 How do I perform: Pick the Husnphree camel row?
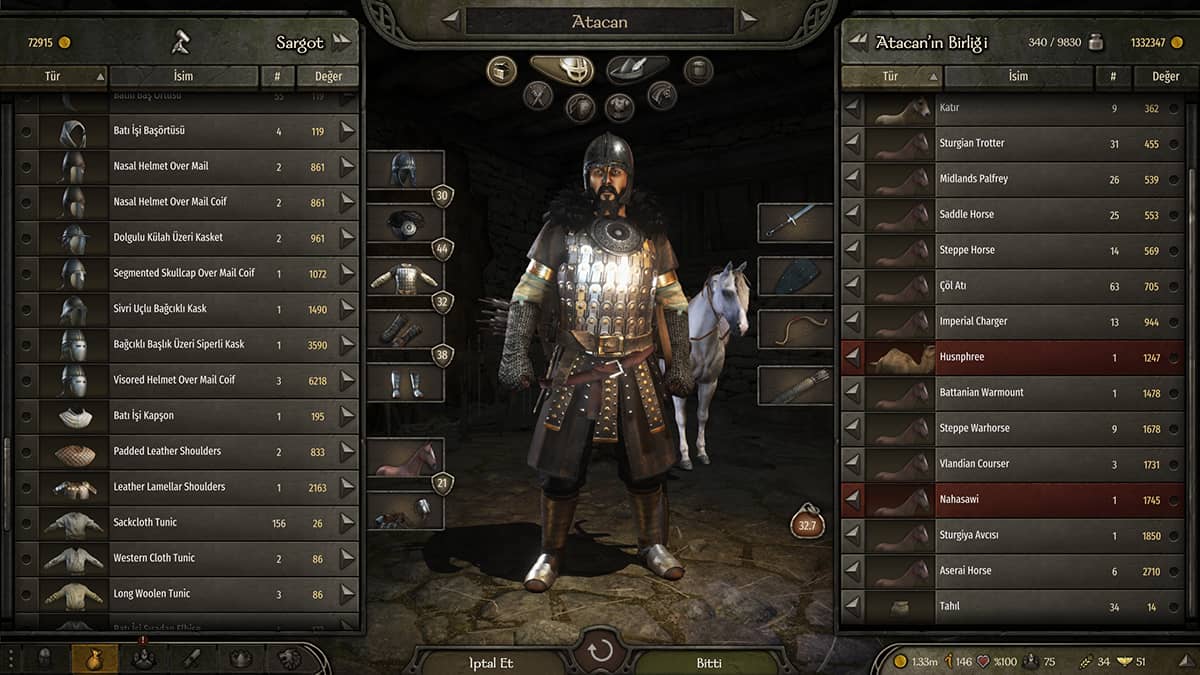pos(1010,357)
